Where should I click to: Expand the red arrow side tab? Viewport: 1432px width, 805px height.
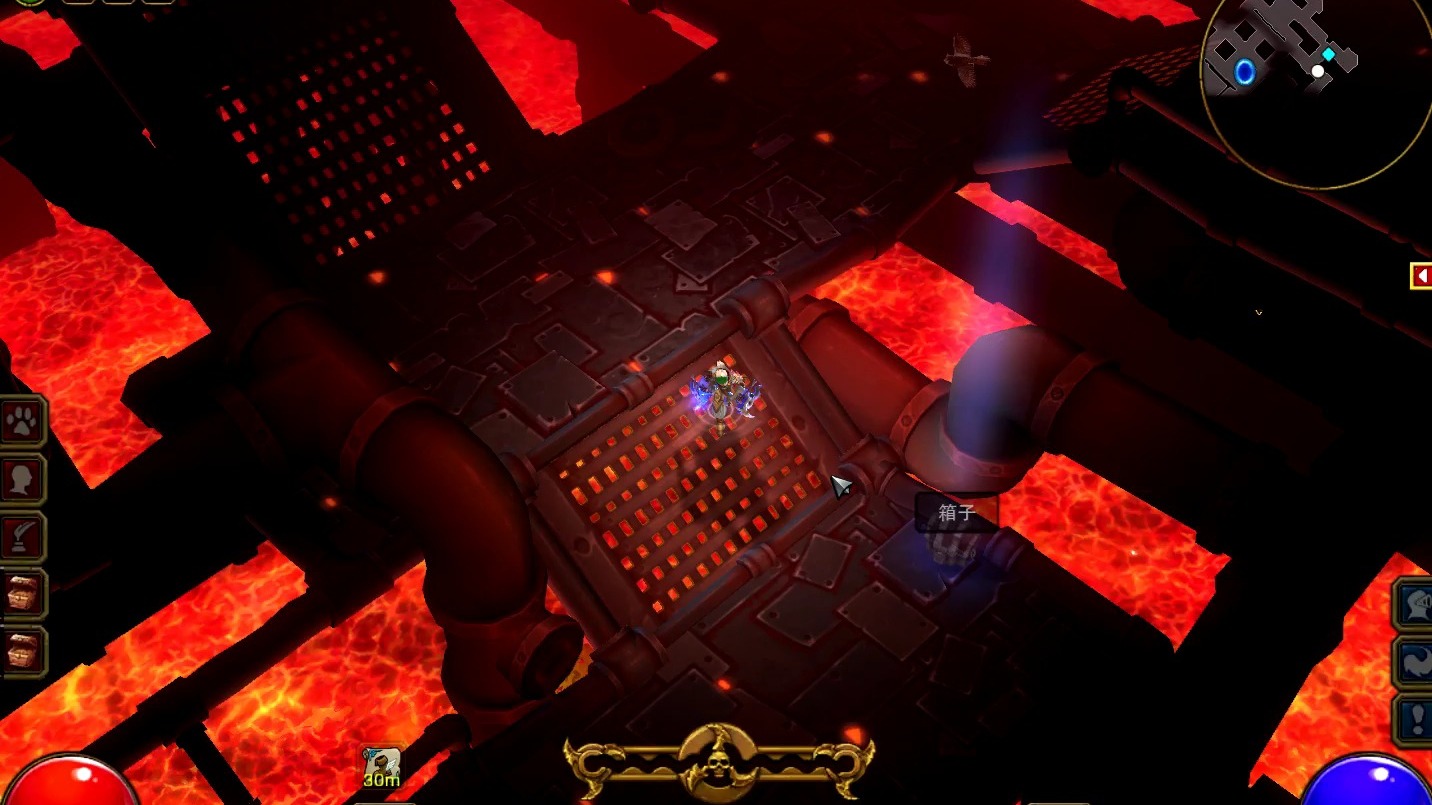tap(1420, 276)
